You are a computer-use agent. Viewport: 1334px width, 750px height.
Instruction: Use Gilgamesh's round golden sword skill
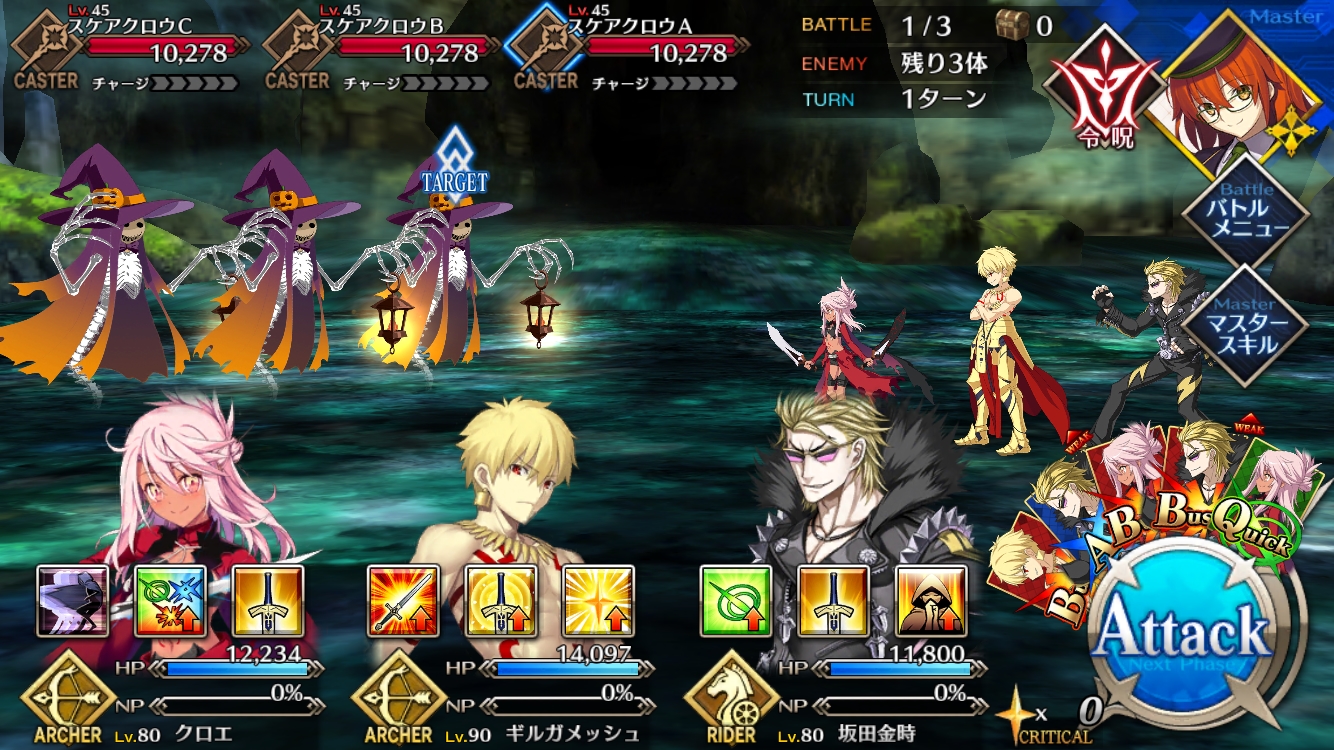500,601
